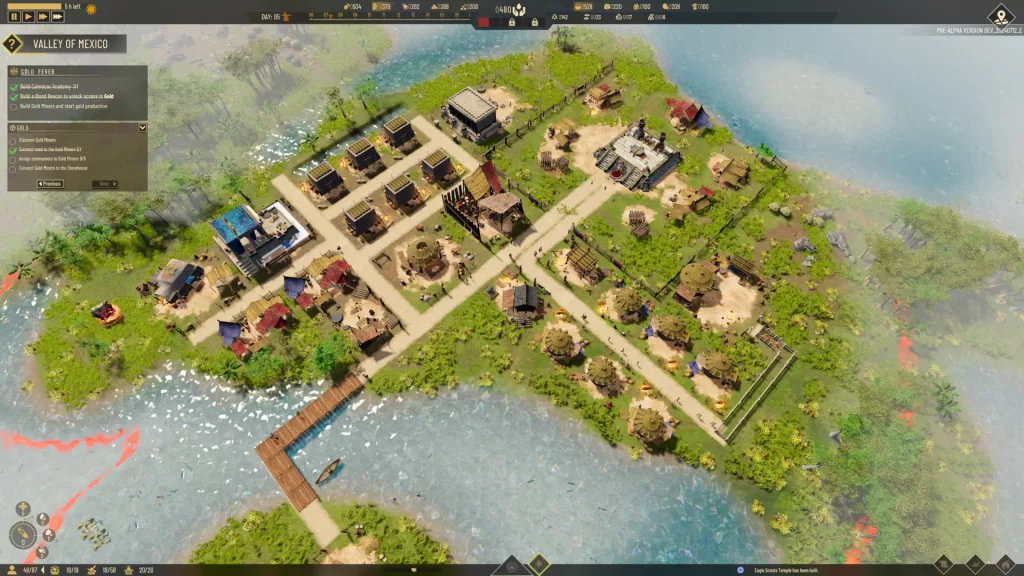
Task: Set game speed to normal play
Action: 28,16
